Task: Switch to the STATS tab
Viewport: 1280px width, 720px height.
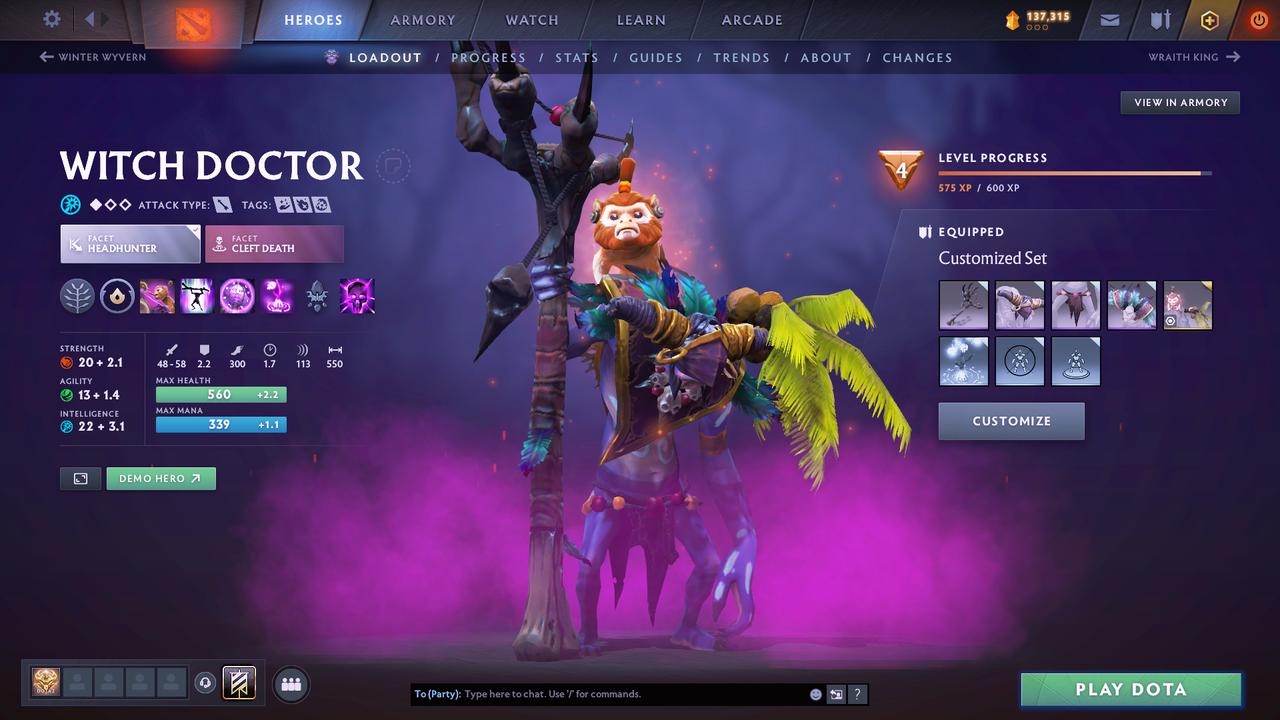Action: [x=577, y=57]
